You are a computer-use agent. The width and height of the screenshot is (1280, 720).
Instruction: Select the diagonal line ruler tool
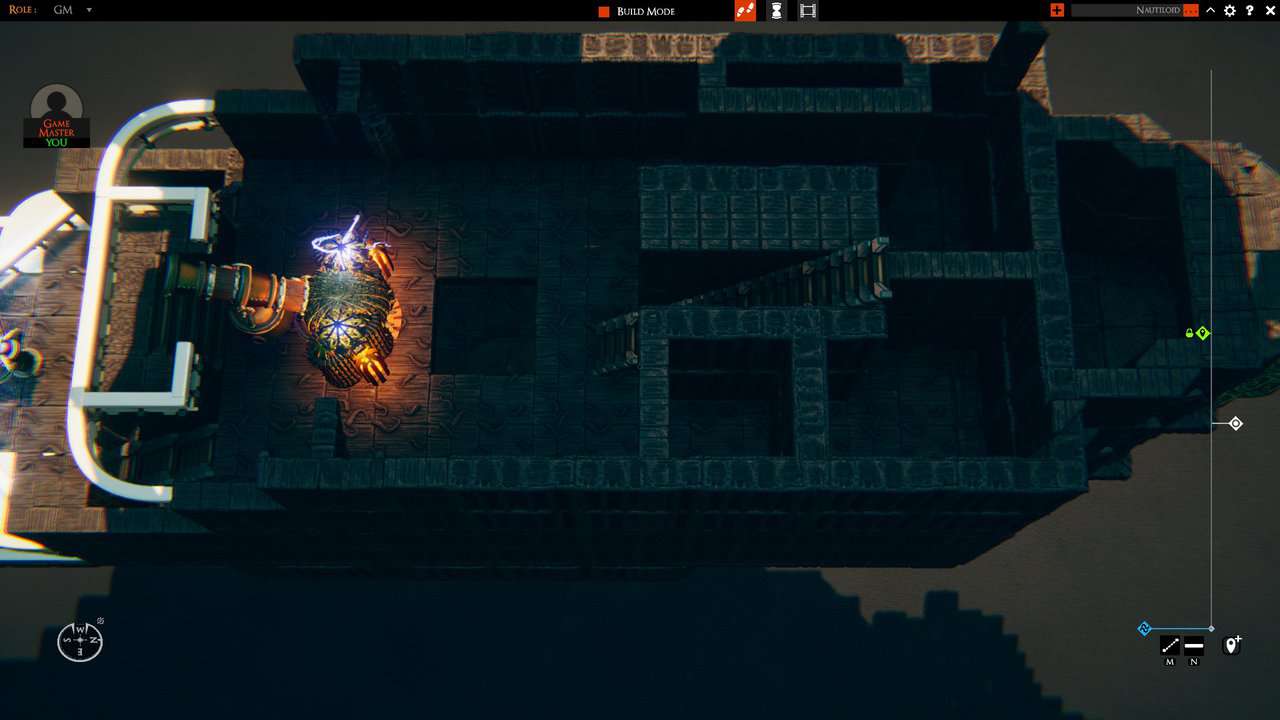1170,645
